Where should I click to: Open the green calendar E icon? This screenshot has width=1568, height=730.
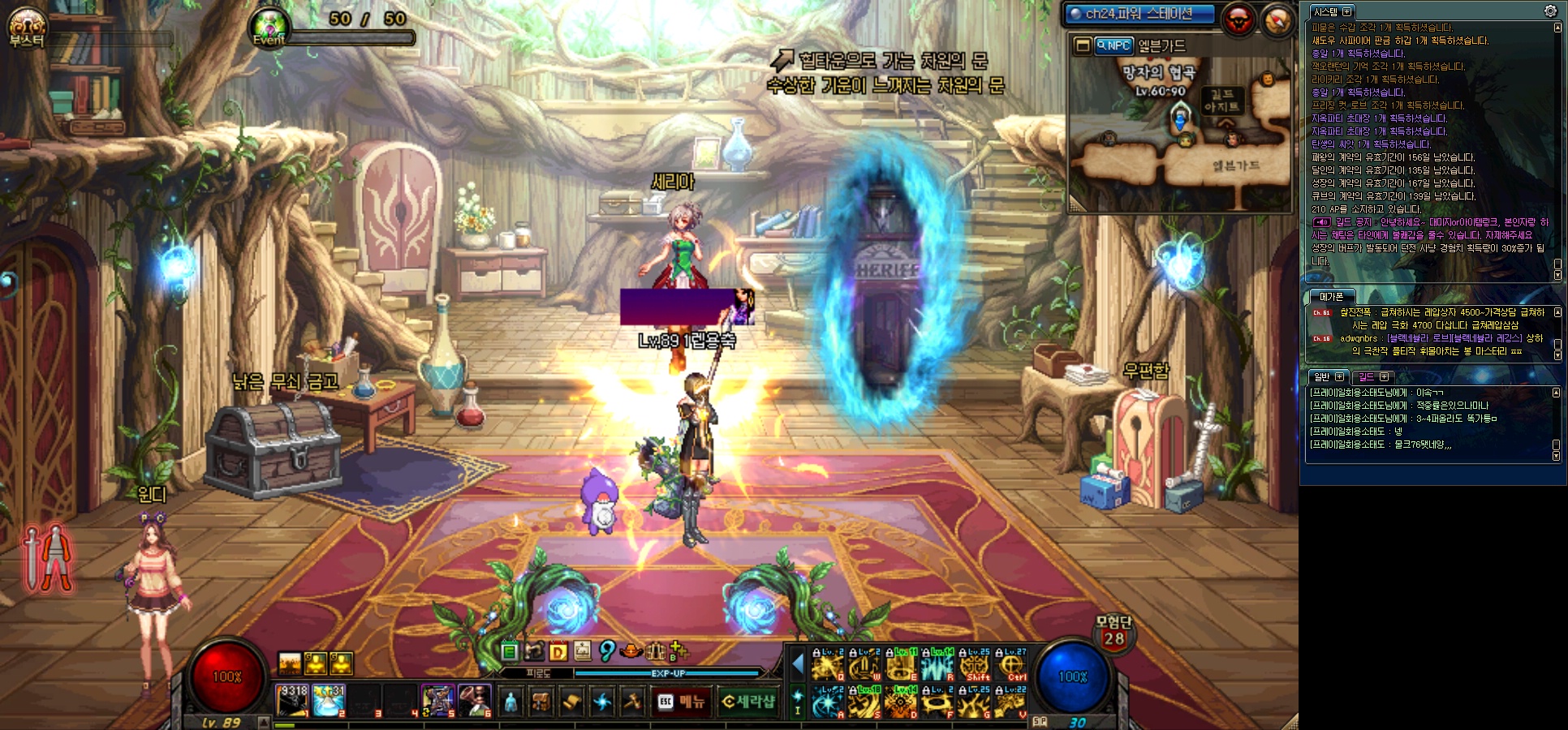(x=510, y=651)
